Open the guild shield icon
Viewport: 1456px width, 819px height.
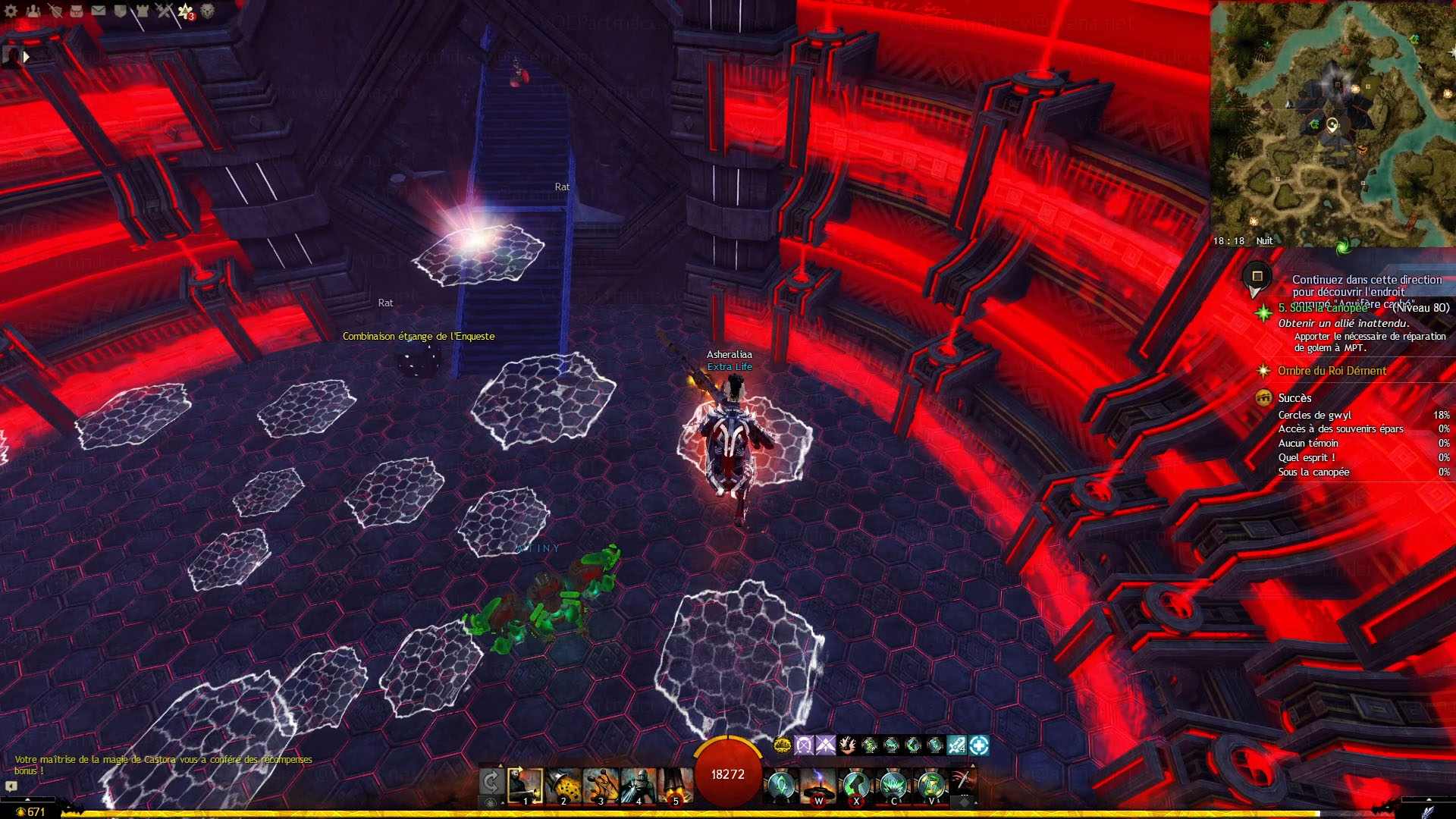click(120, 11)
